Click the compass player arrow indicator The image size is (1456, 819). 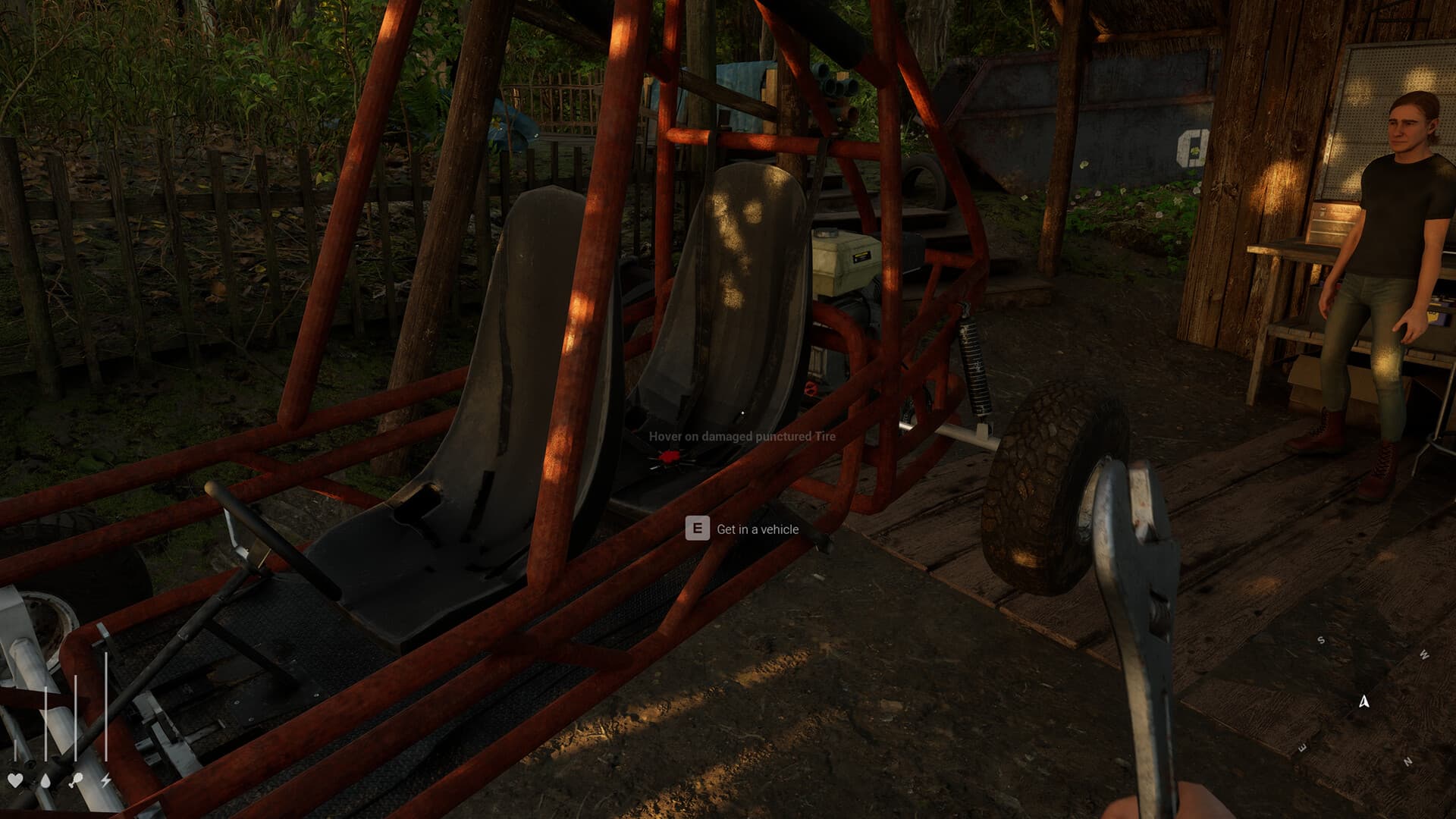(1364, 701)
